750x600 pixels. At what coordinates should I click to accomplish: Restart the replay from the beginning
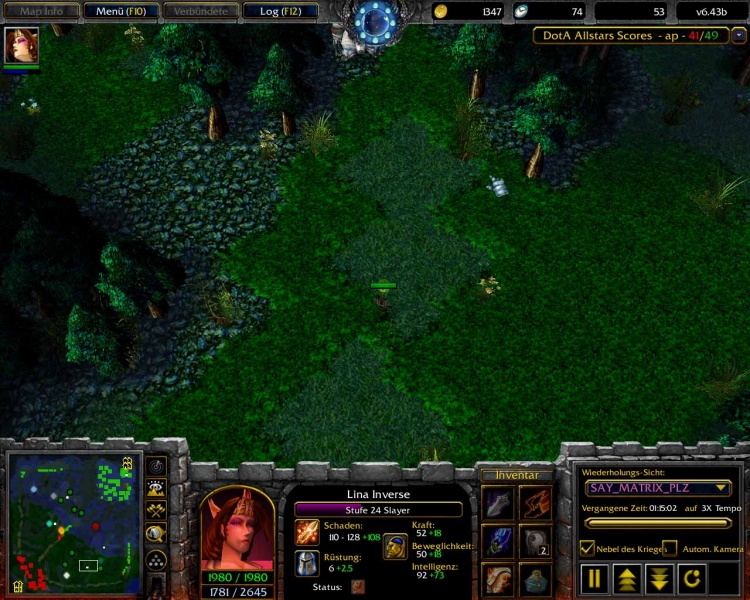point(692,578)
